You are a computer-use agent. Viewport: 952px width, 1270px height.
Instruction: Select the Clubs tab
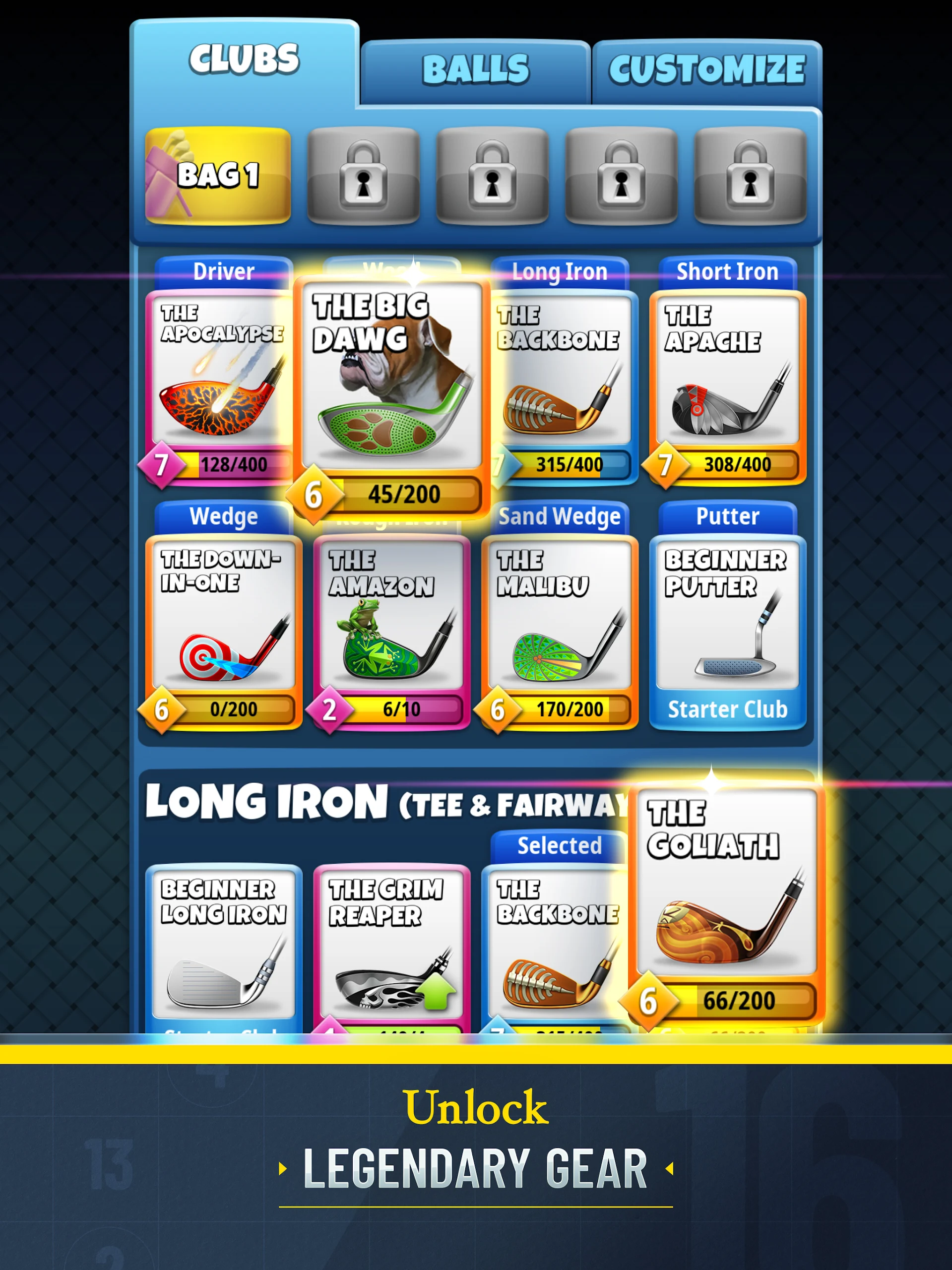[x=244, y=60]
